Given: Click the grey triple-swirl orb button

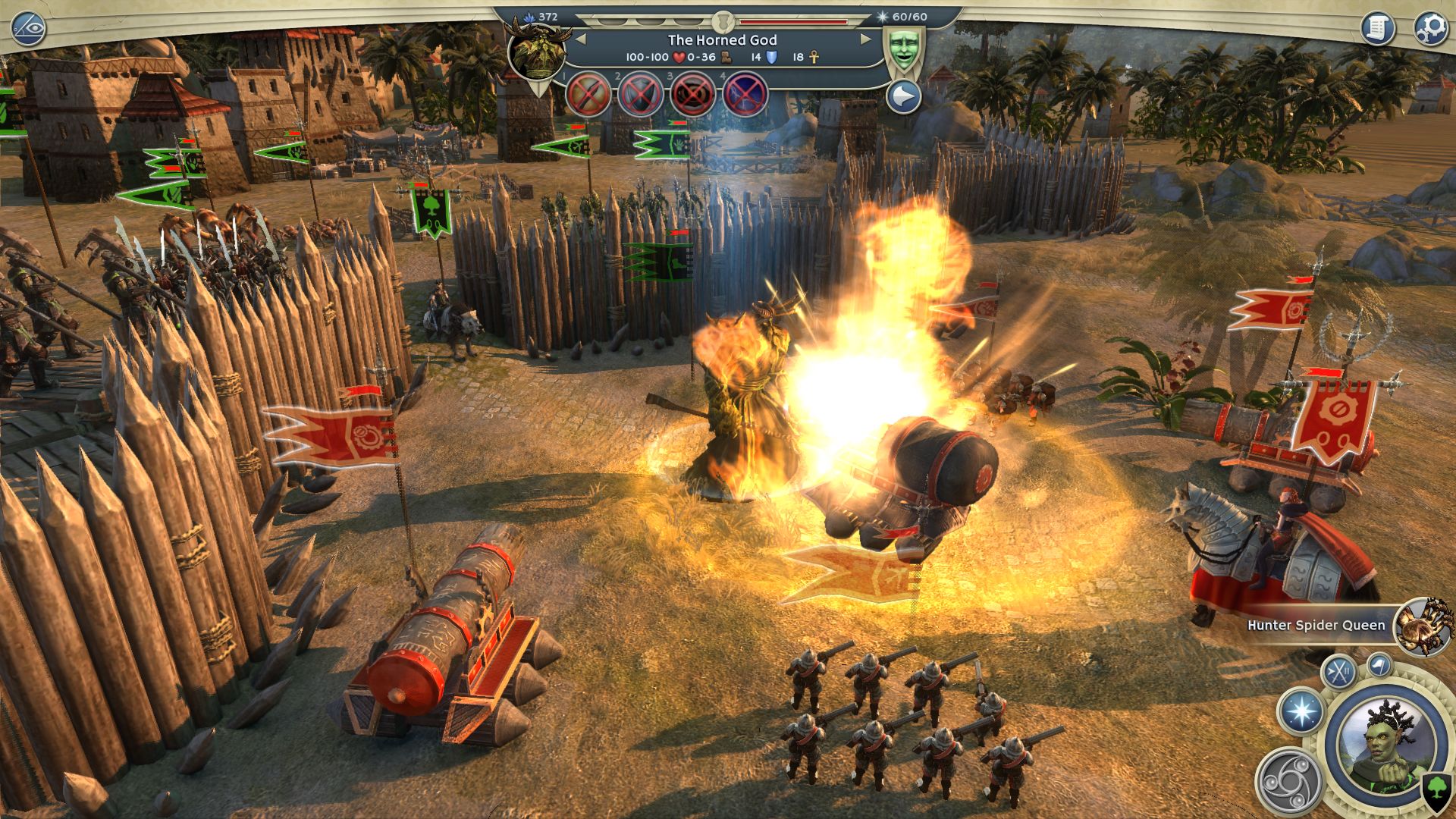Looking at the screenshot, I should [1289, 780].
